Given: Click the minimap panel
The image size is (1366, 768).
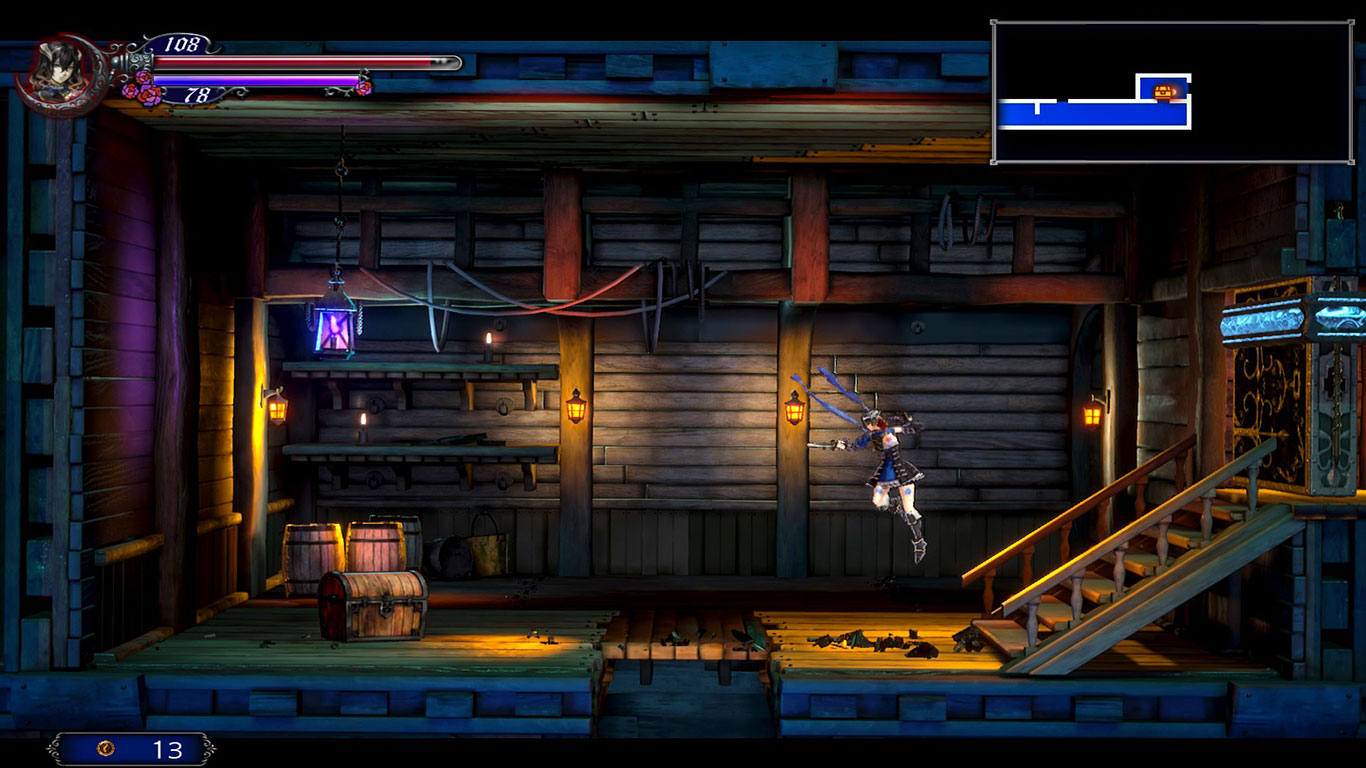Looking at the screenshot, I should (x=1172, y=92).
